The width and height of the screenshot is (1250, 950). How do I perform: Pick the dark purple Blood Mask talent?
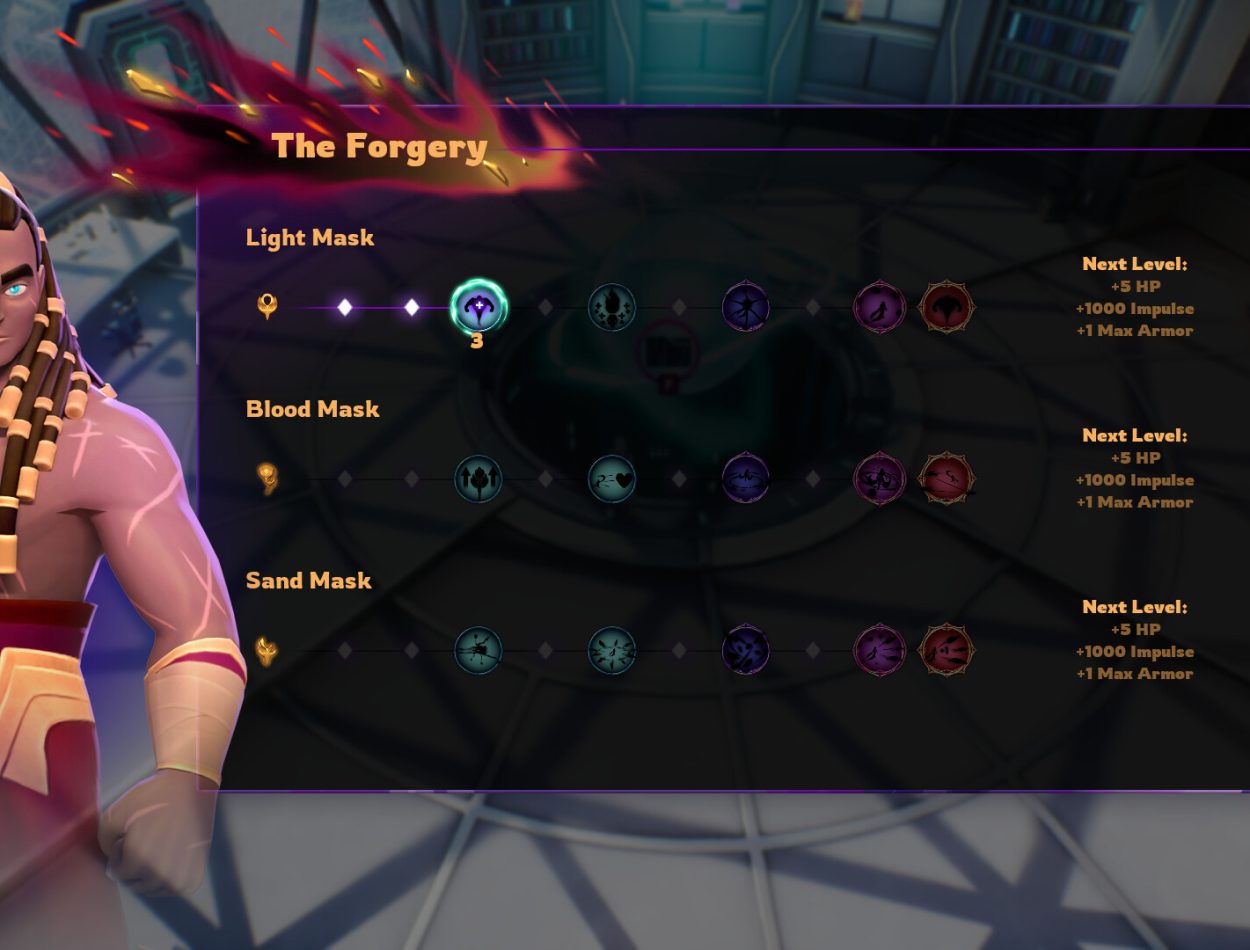click(746, 479)
